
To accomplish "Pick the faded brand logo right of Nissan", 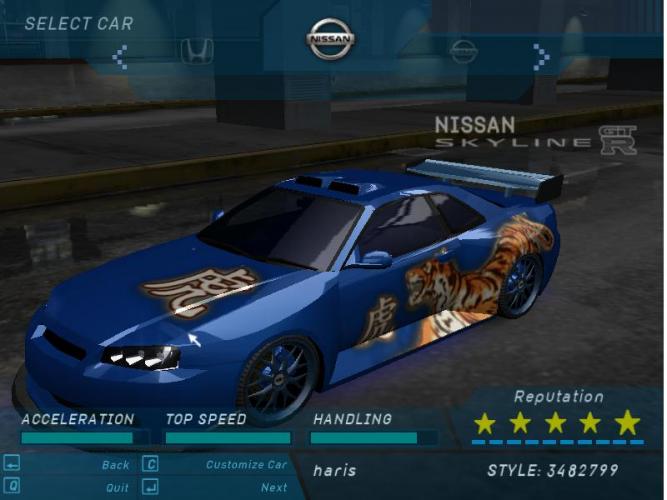I will click(463, 51).
